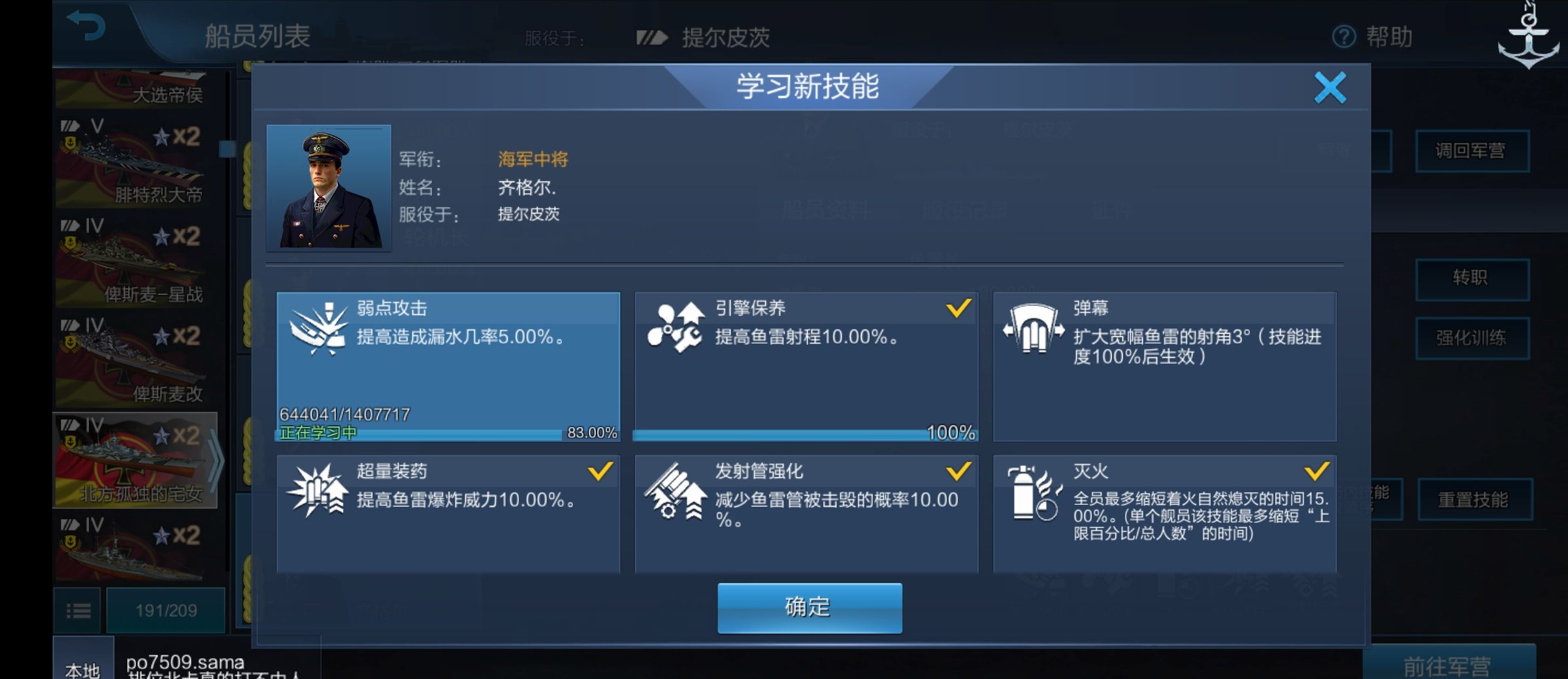Select 提尔皮茨 in the top header
Image resolution: width=1568 pixels, height=679 pixels.
click(x=723, y=37)
